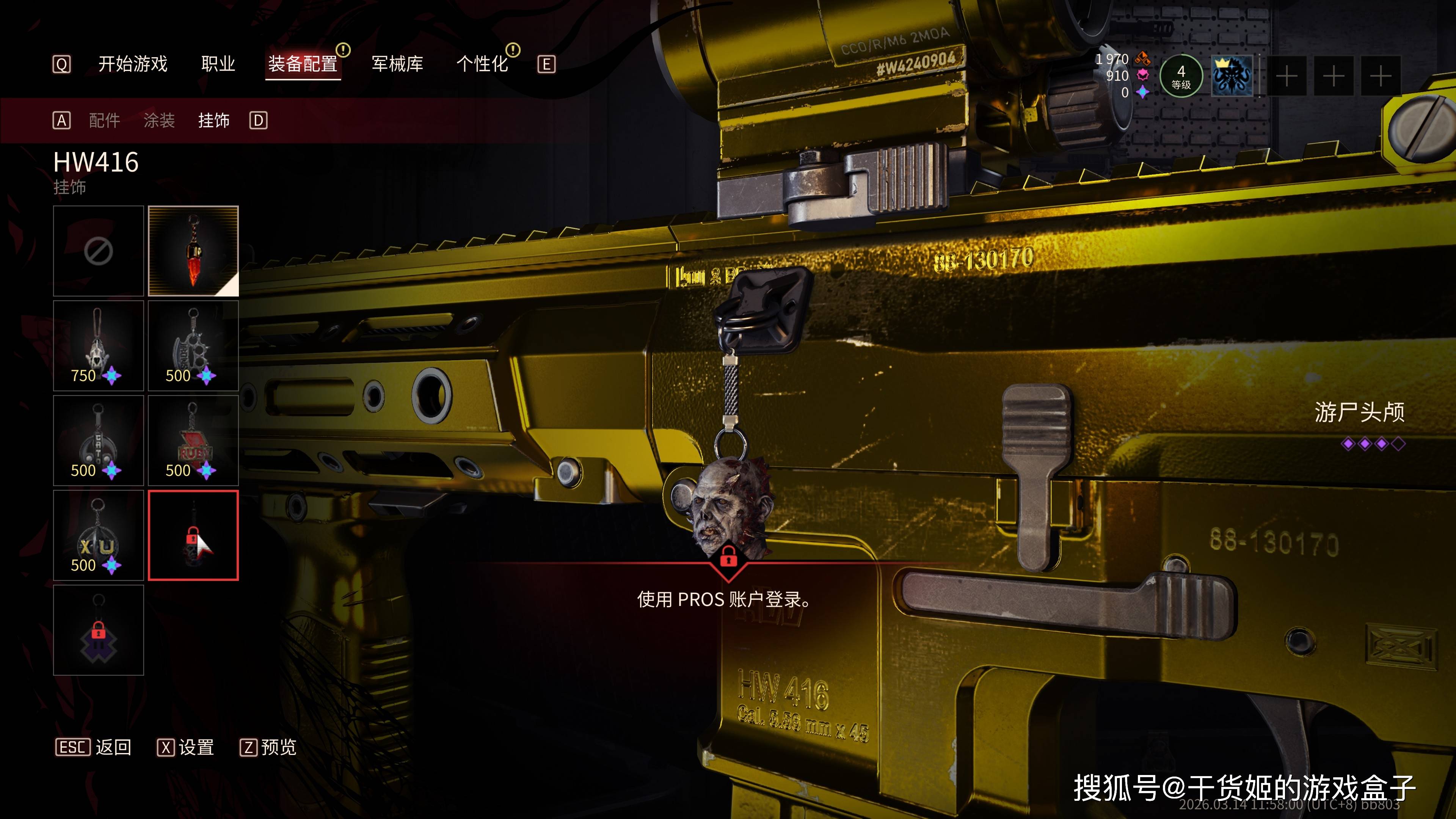Choose the locked purple charm slot
The image size is (1456, 819).
click(98, 630)
